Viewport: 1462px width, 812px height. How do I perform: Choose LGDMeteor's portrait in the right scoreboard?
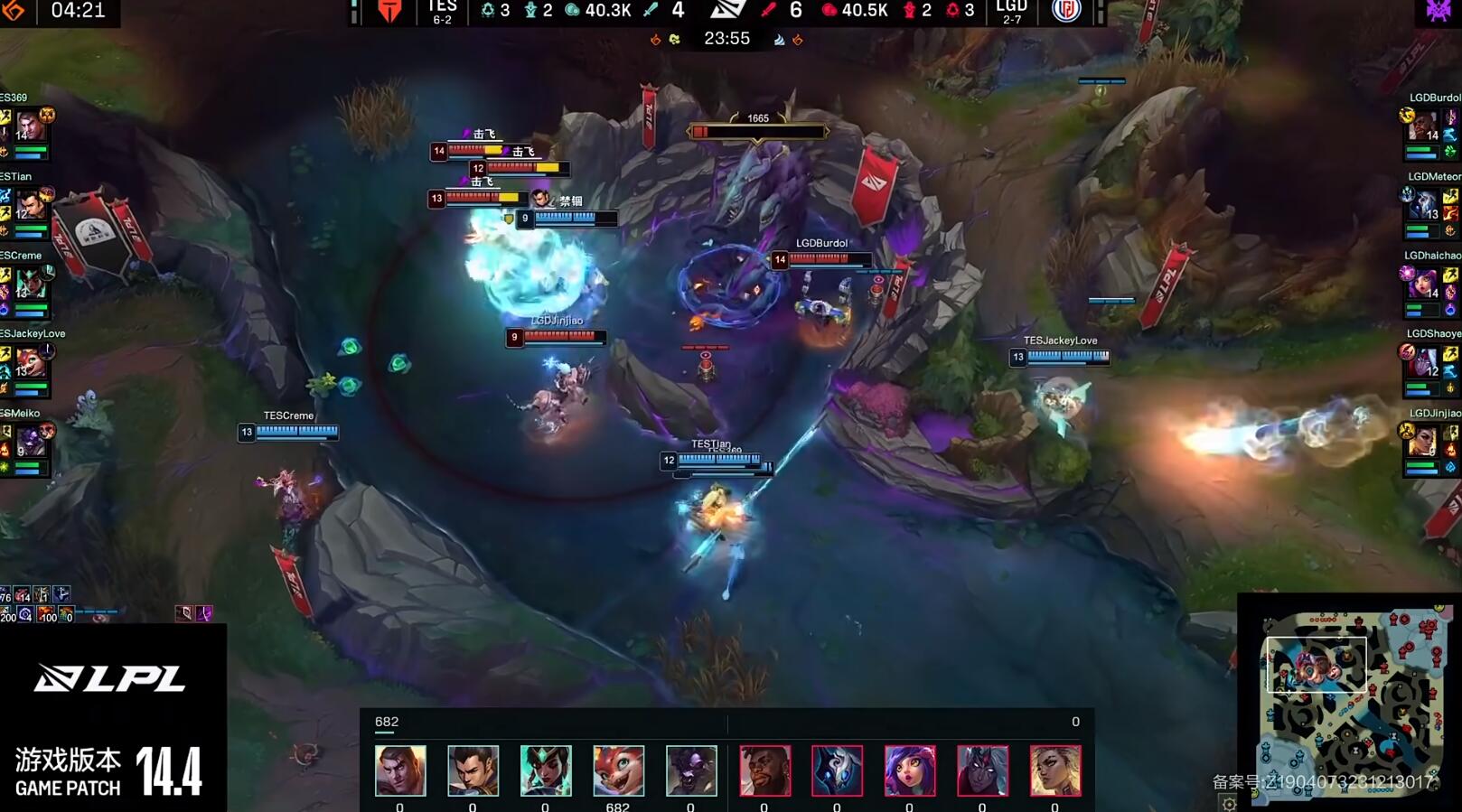coord(1423,204)
